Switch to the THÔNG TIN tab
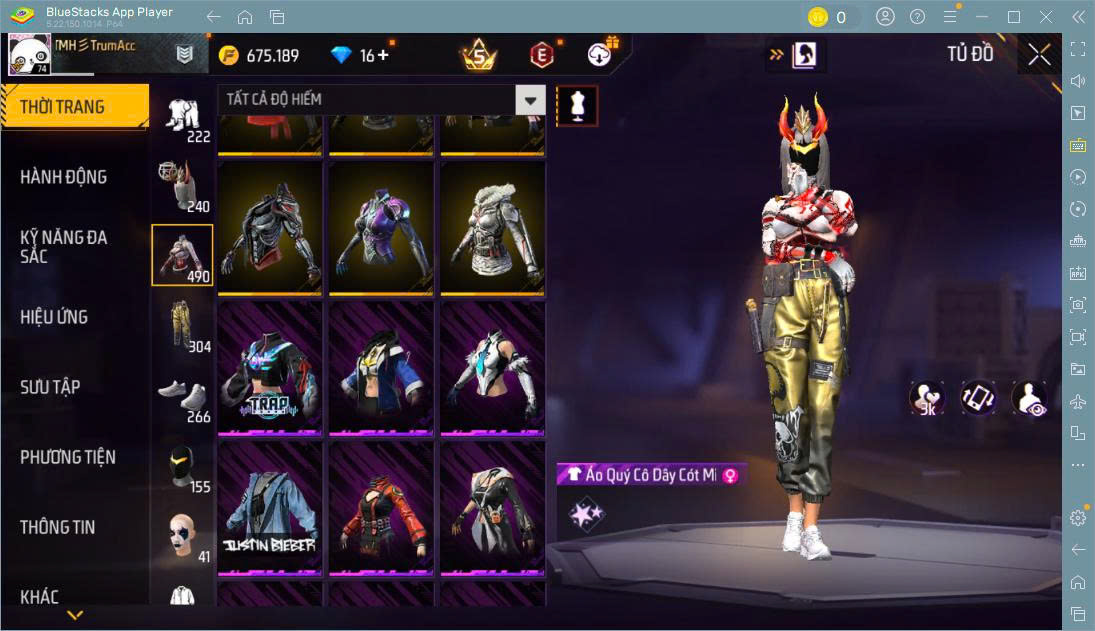 [58, 527]
